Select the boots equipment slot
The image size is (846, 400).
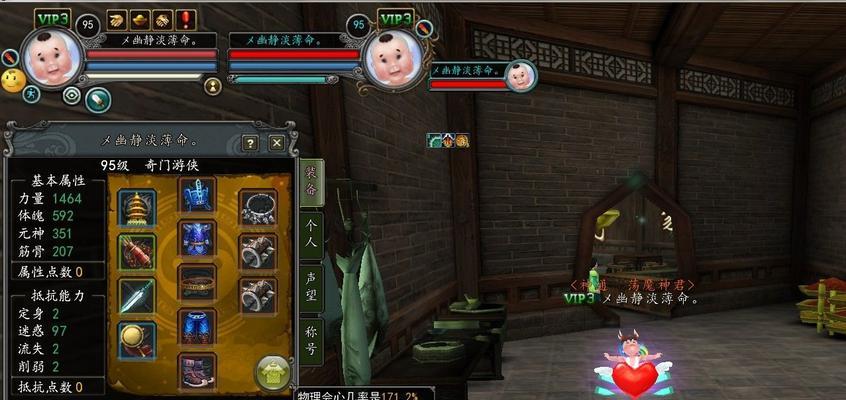click(x=198, y=370)
